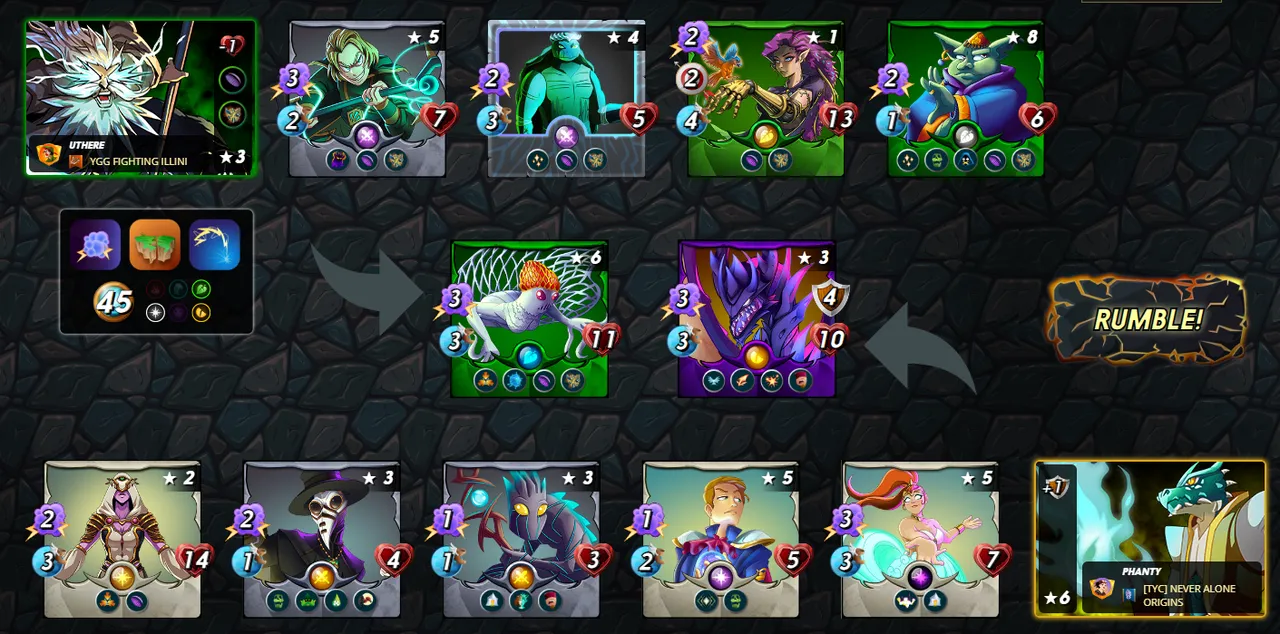Pick the goblin in blue robe card
The width and height of the screenshot is (1280, 634).
[965, 98]
